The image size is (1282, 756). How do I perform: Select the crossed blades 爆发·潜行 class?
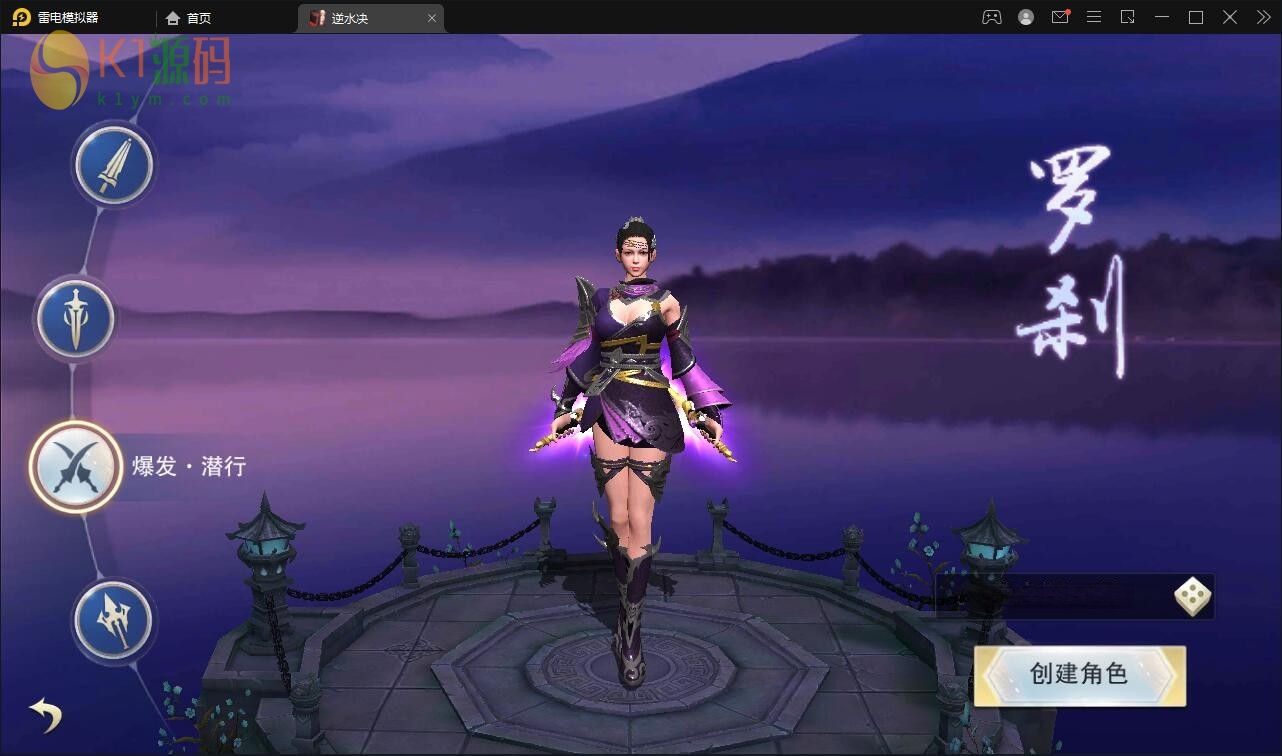click(76, 467)
